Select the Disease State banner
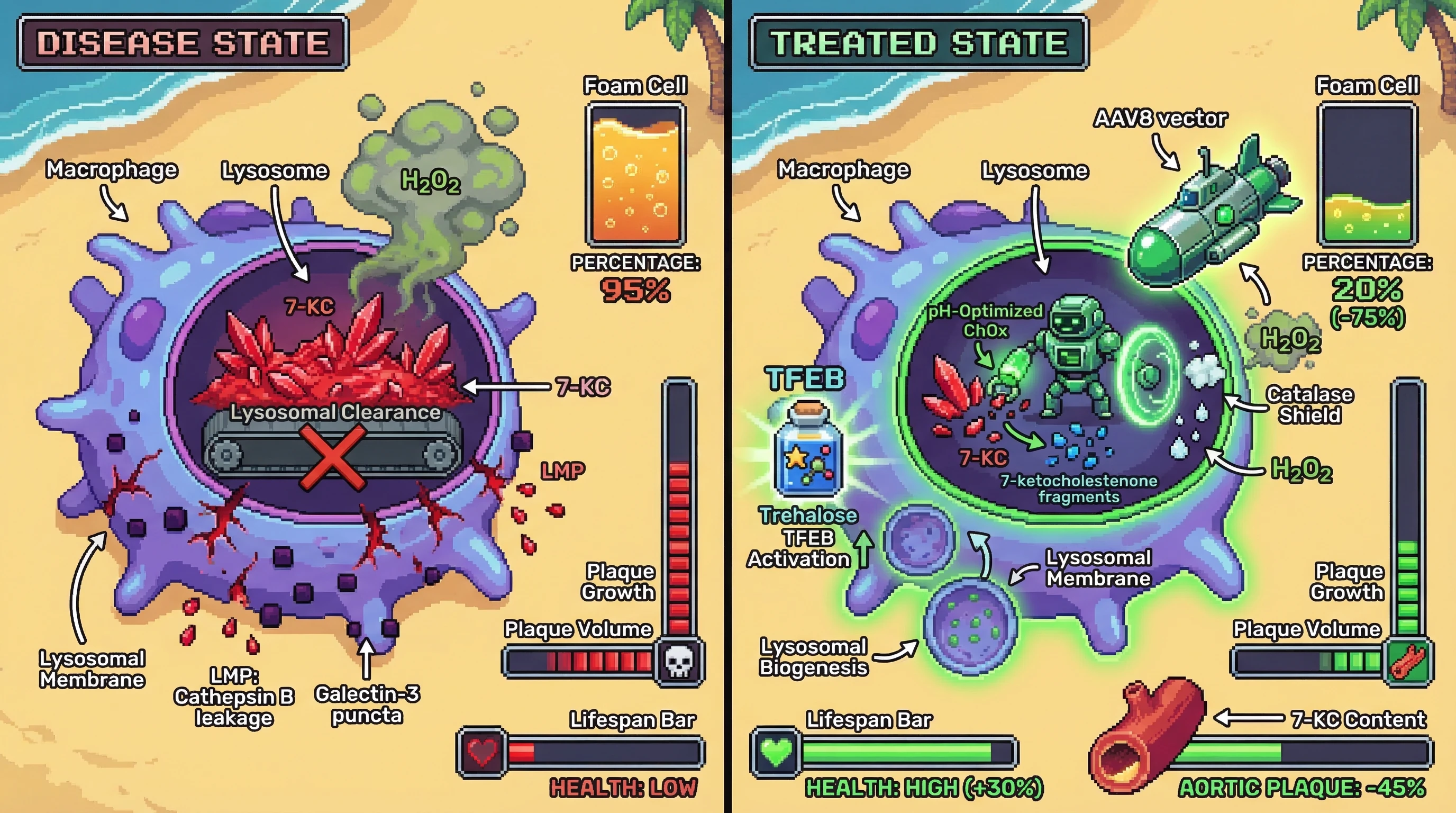 pyautogui.click(x=183, y=43)
